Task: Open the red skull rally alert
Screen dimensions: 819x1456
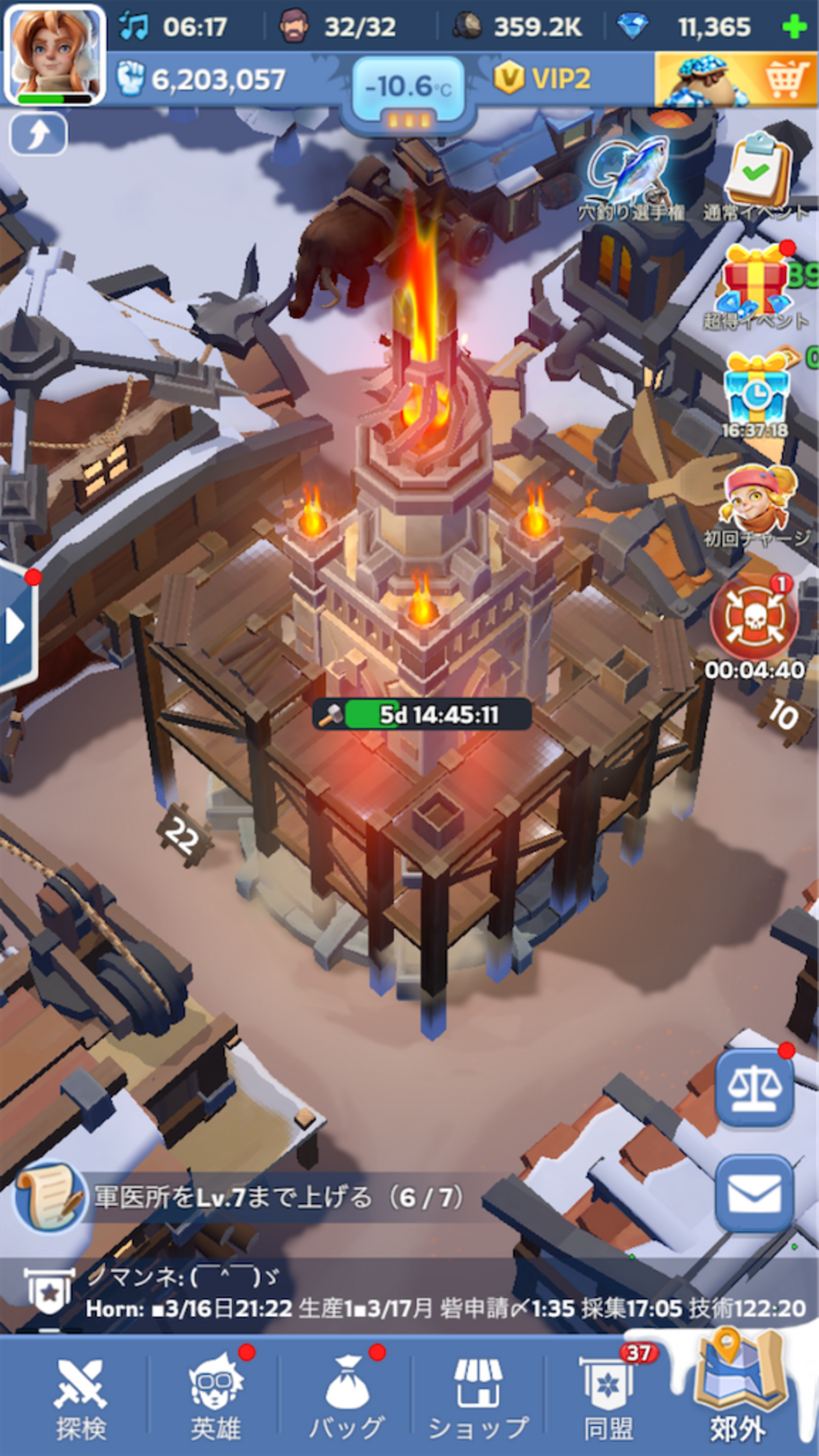Action: pos(754,621)
